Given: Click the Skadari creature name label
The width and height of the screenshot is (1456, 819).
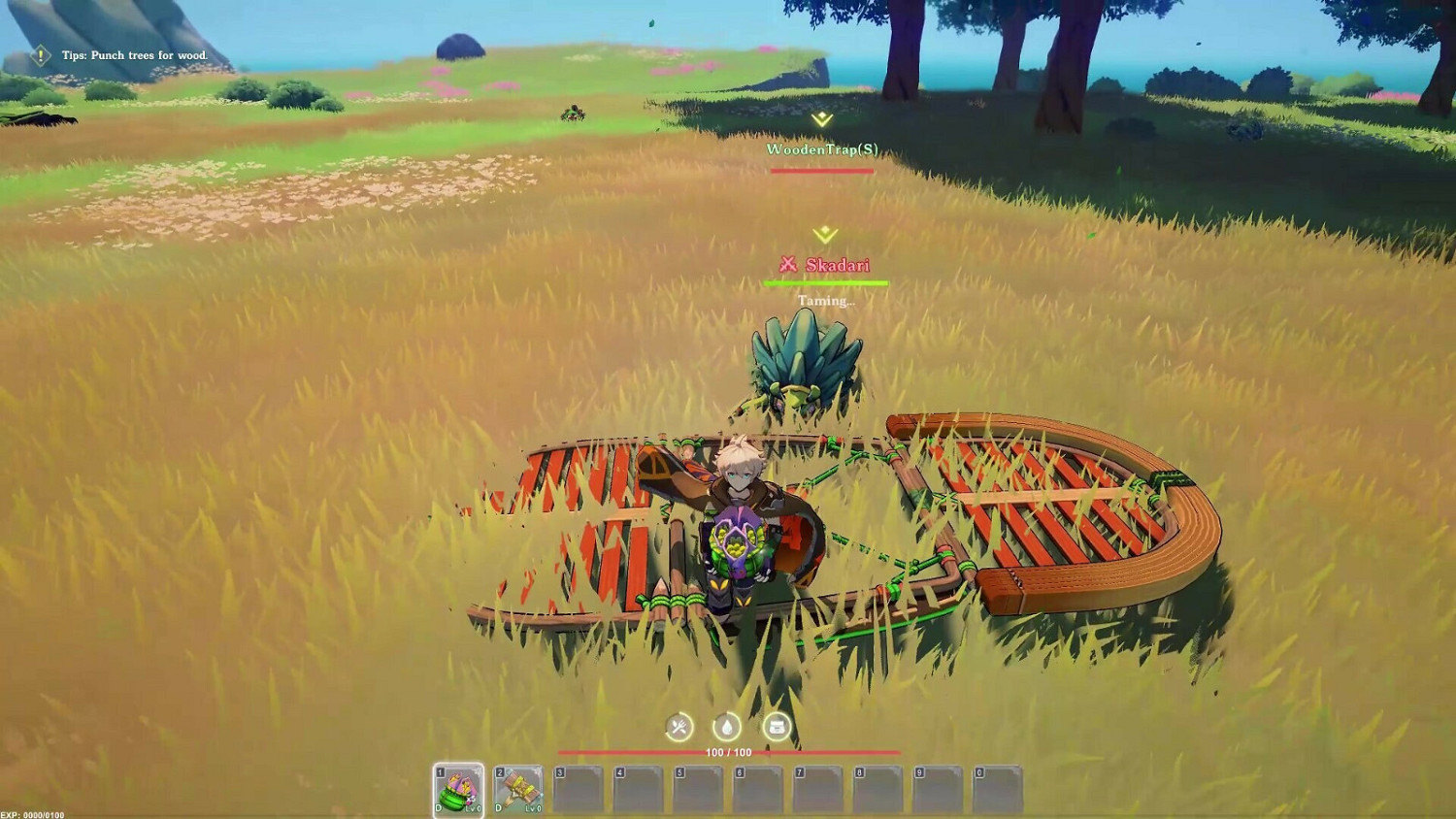Looking at the screenshot, I should pos(837,262).
